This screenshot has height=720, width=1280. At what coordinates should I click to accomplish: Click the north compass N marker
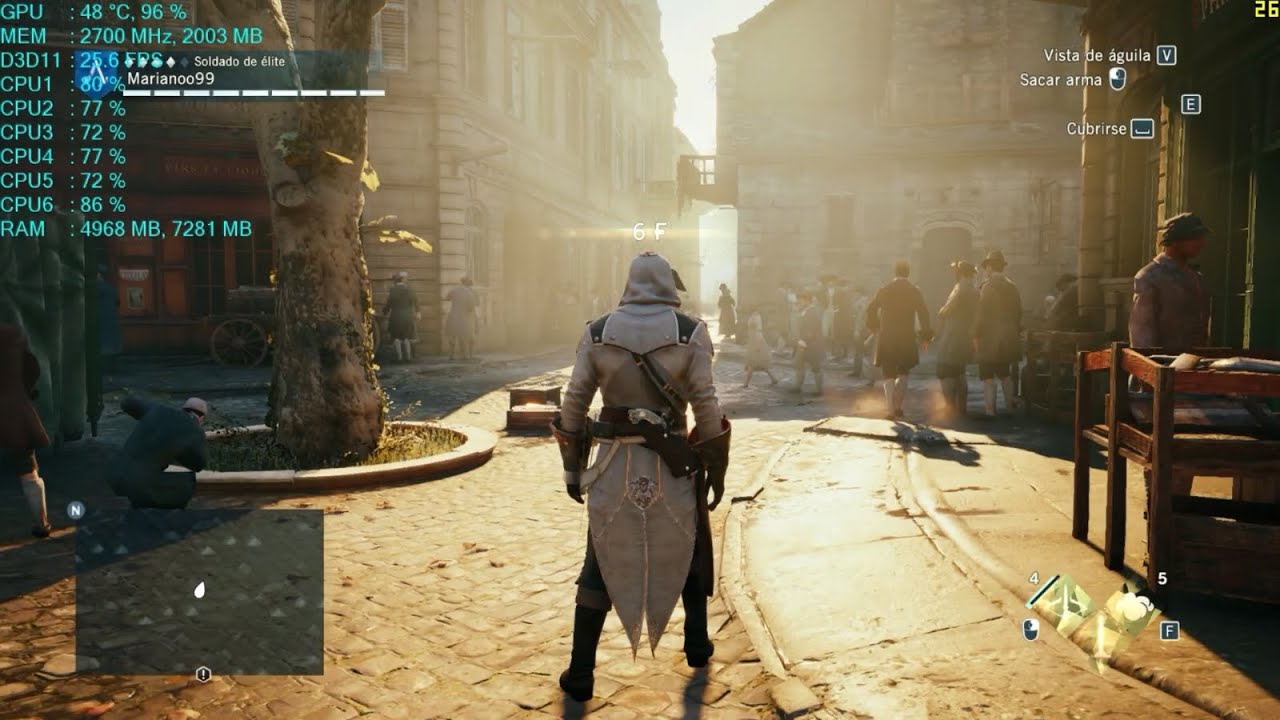pos(75,509)
